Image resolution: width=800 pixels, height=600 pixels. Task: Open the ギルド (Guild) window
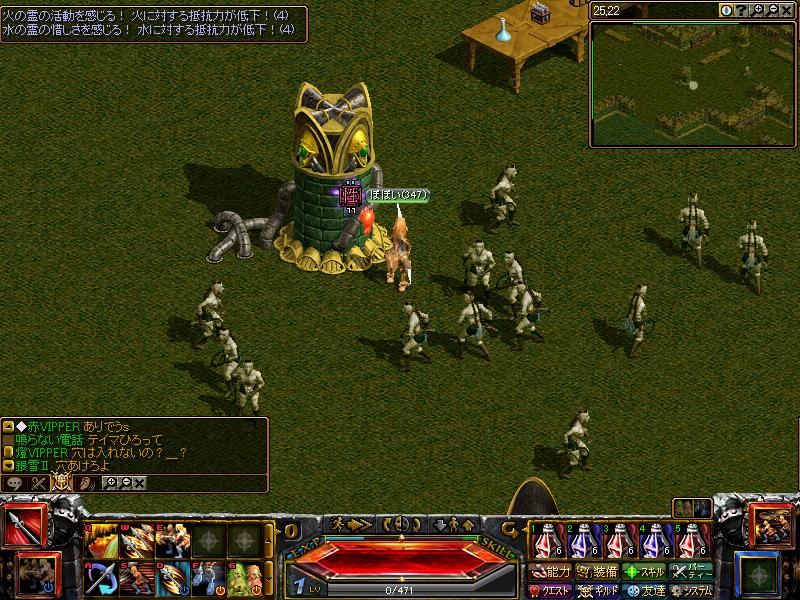pyautogui.click(x=597, y=590)
